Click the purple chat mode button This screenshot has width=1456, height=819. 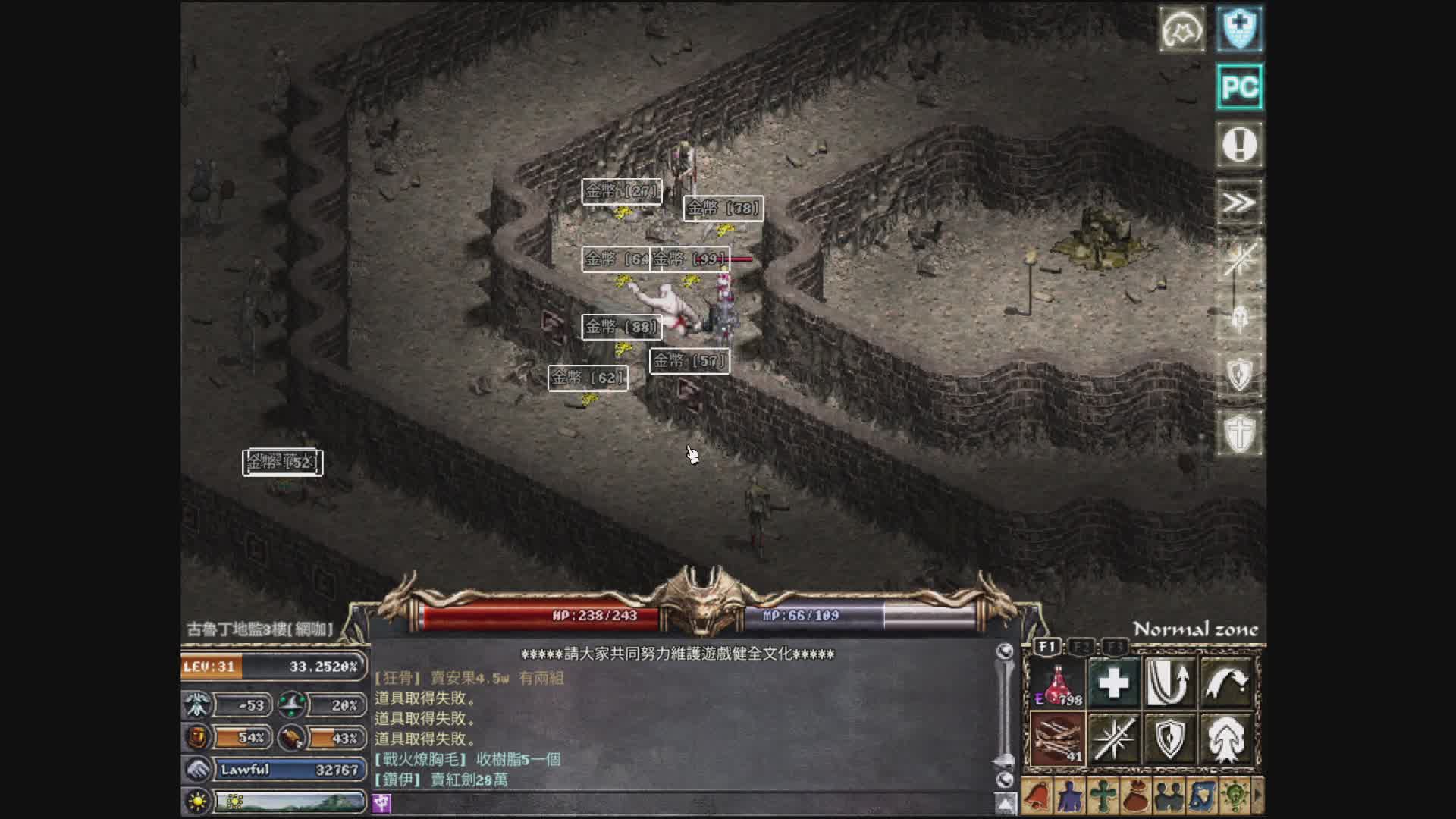point(381,803)
